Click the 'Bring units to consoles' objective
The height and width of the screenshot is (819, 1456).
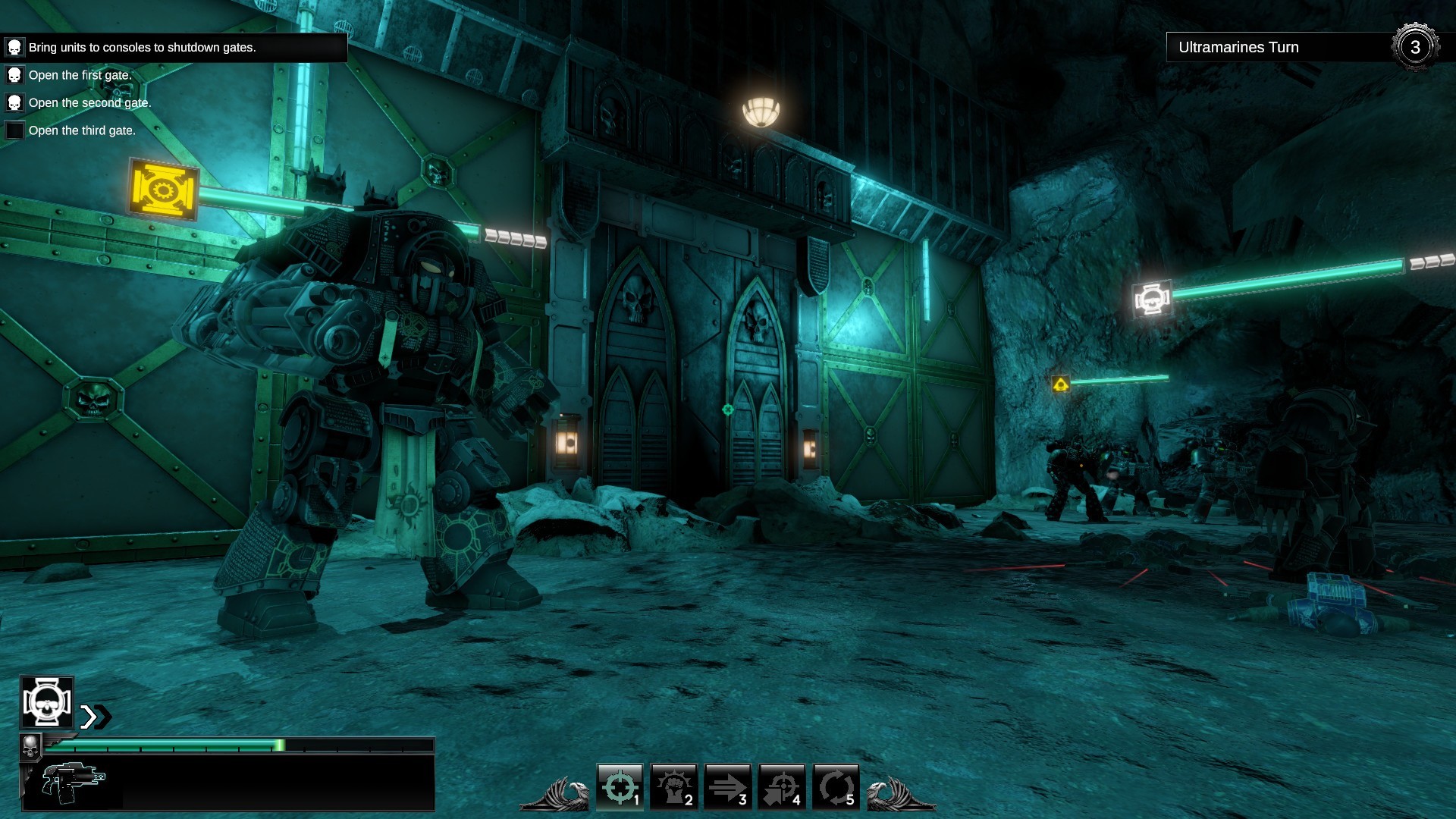click(142, 47)
